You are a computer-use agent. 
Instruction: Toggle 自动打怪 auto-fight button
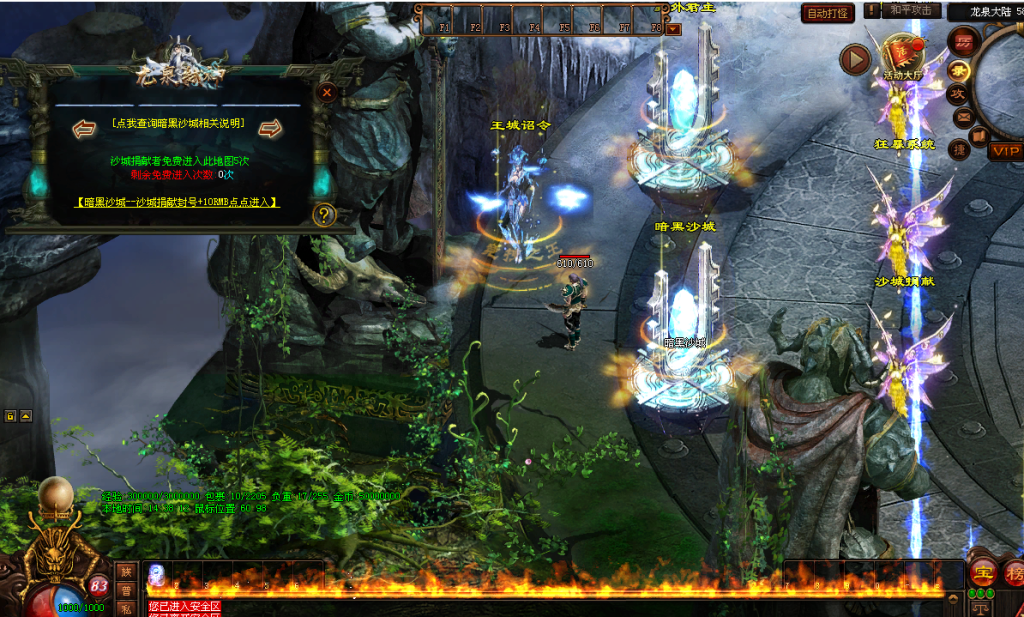(827, 13)
